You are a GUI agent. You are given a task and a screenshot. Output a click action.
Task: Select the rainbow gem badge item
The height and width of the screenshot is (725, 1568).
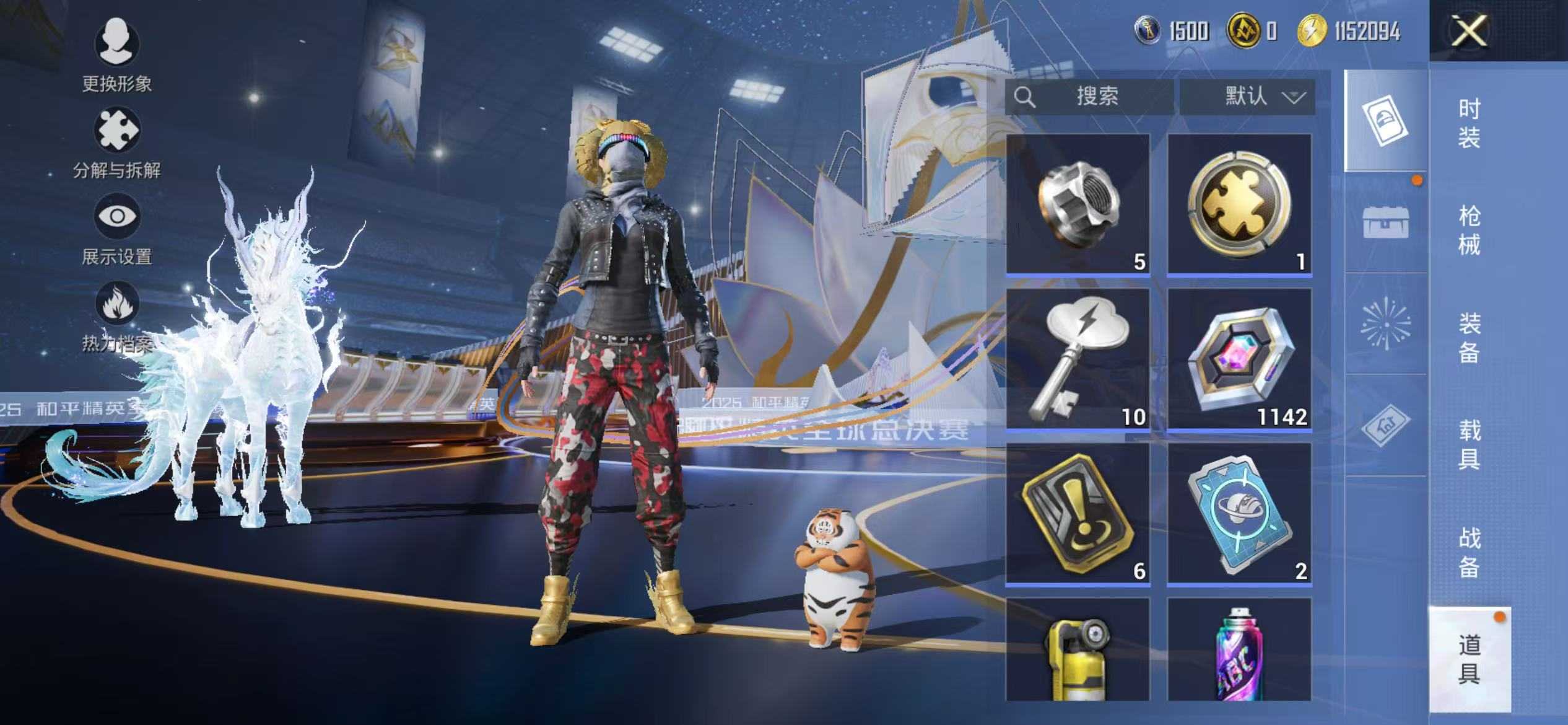tap(1239, 358)
